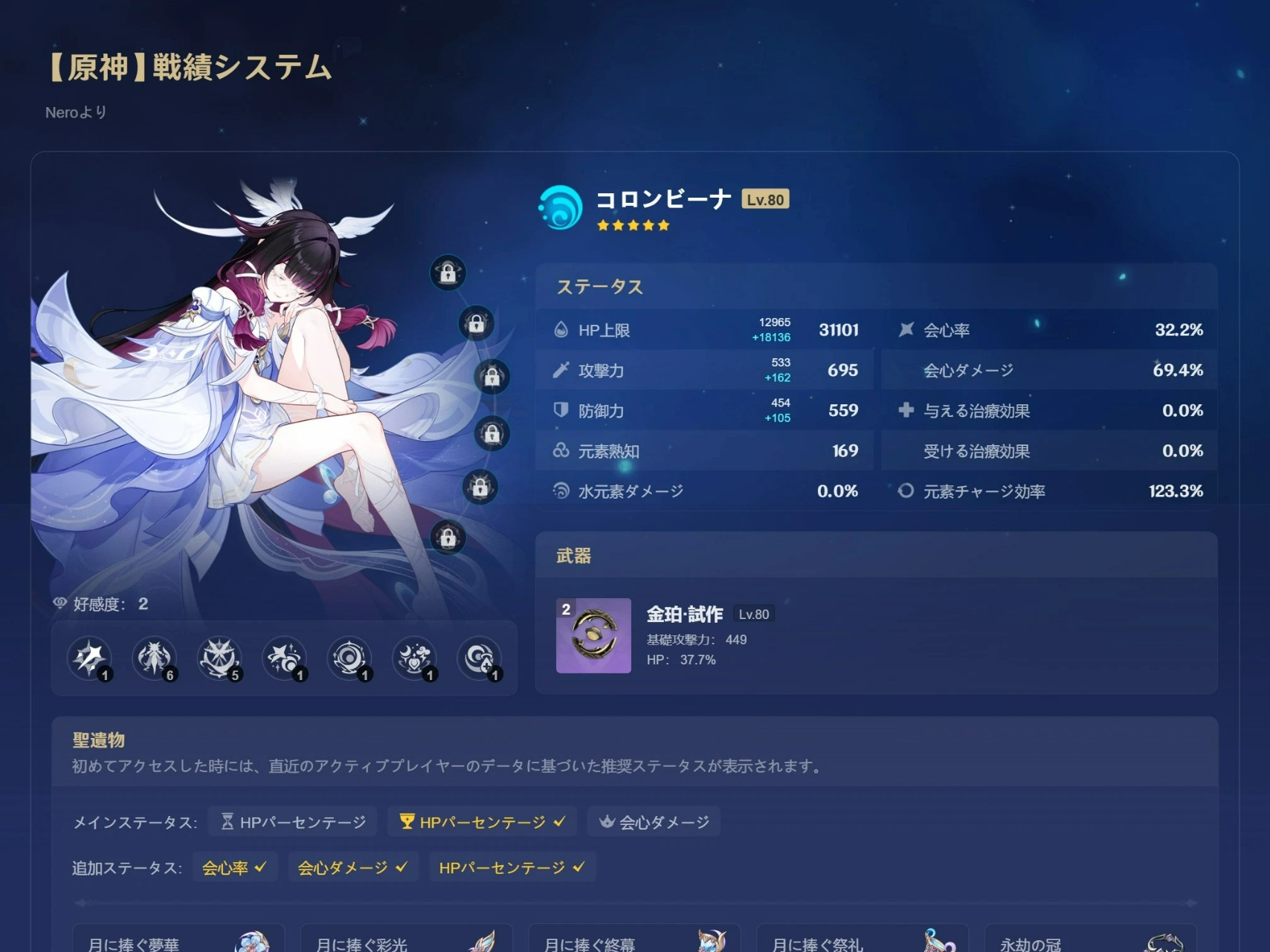
Task: Click the 与える治療効果 plus icon
Action: [x=906, y=410]
